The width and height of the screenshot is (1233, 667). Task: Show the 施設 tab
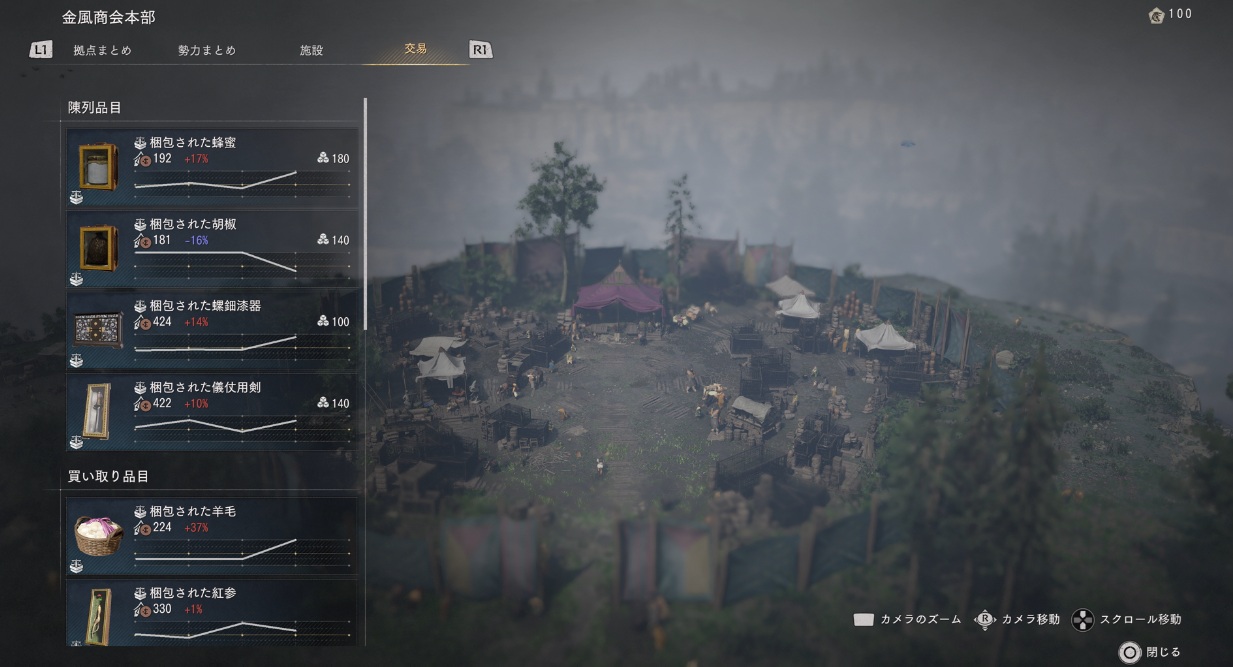(x=311, y=50)
